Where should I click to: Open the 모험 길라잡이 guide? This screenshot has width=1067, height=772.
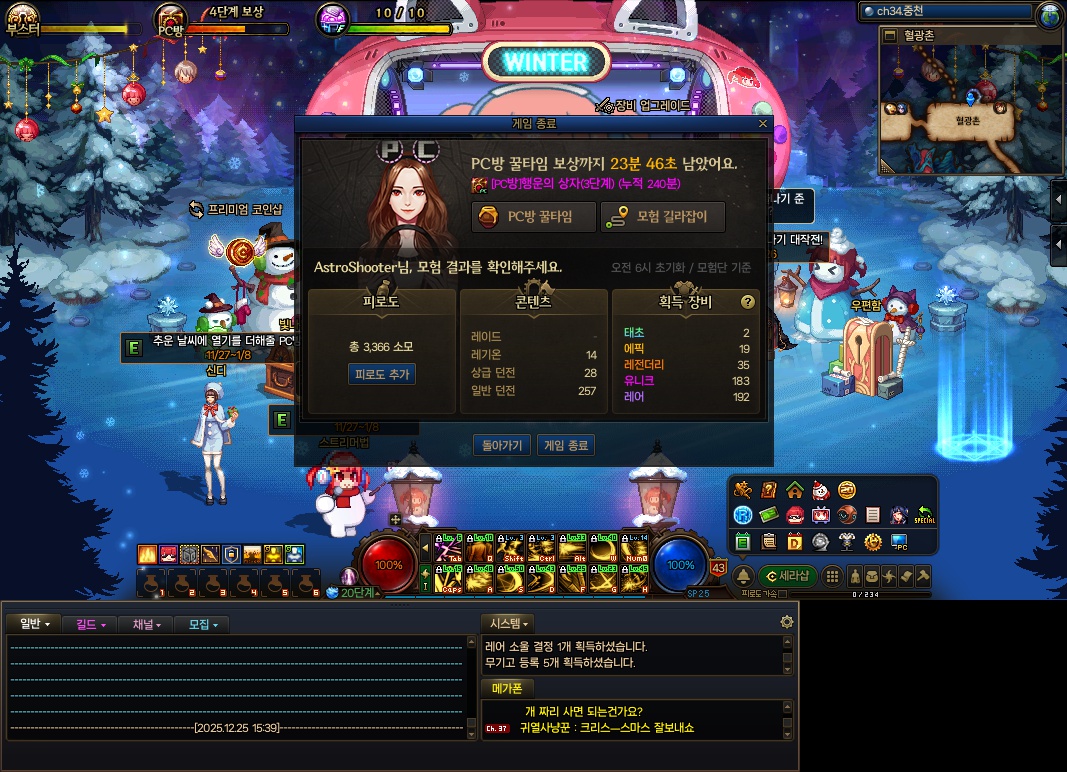(662, 217)
